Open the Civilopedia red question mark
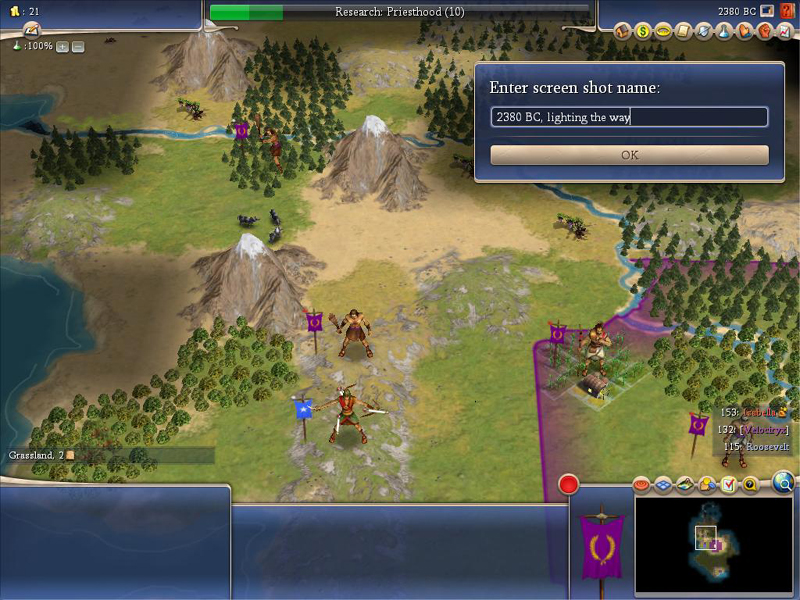The width and height of the screenshot is (800, 600). click(x=789, y=12)
